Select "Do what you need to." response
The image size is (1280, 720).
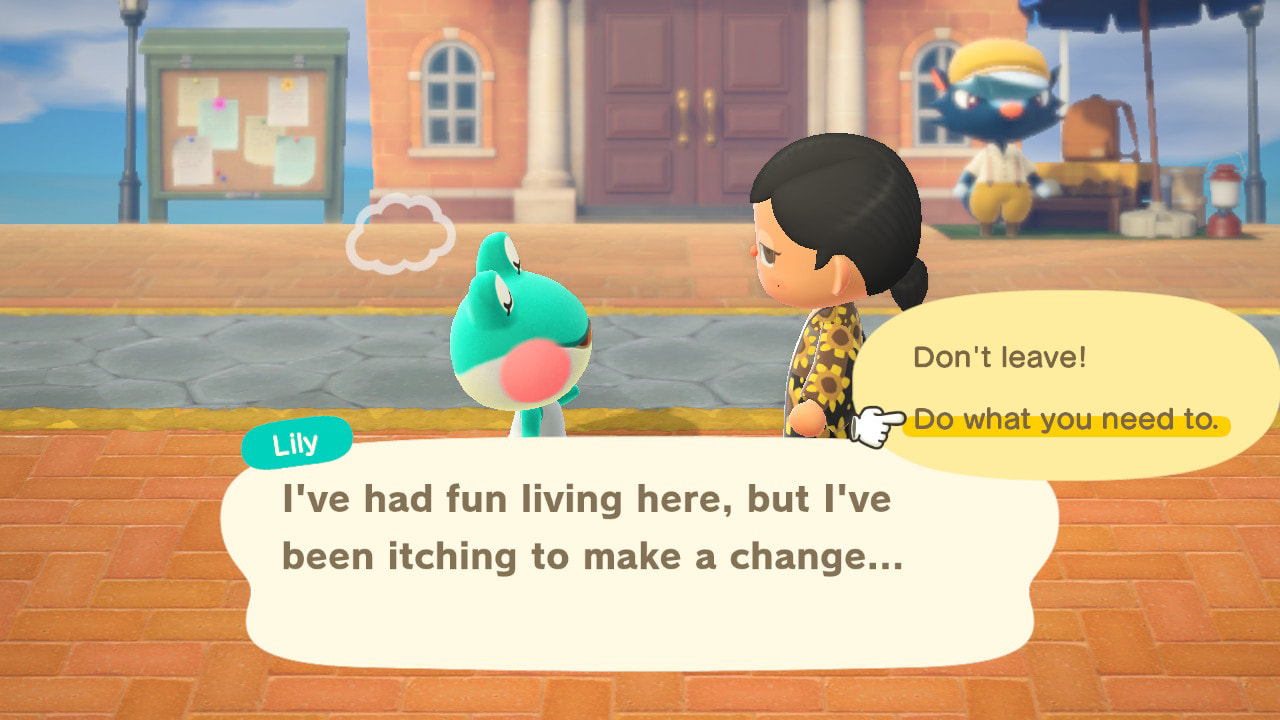coord(1066,421)
